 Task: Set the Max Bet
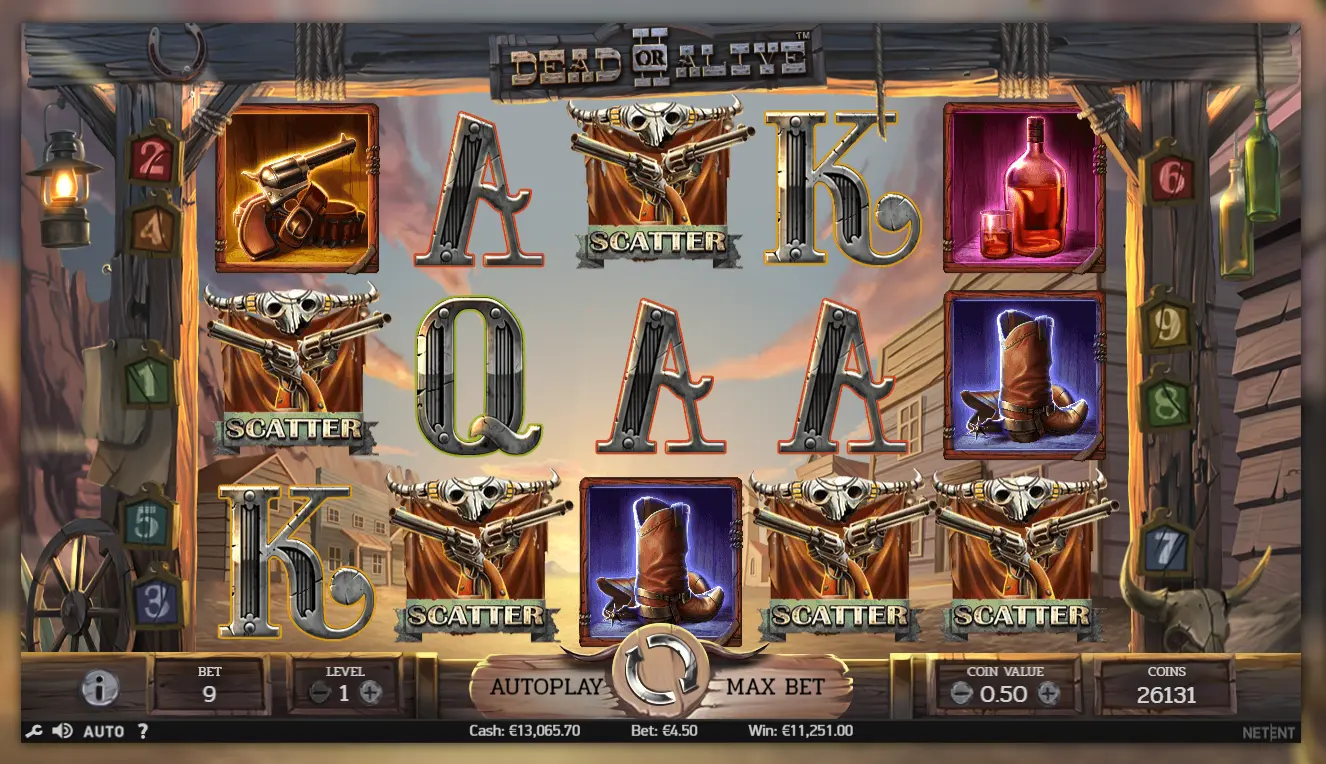[x=775, y=687]
